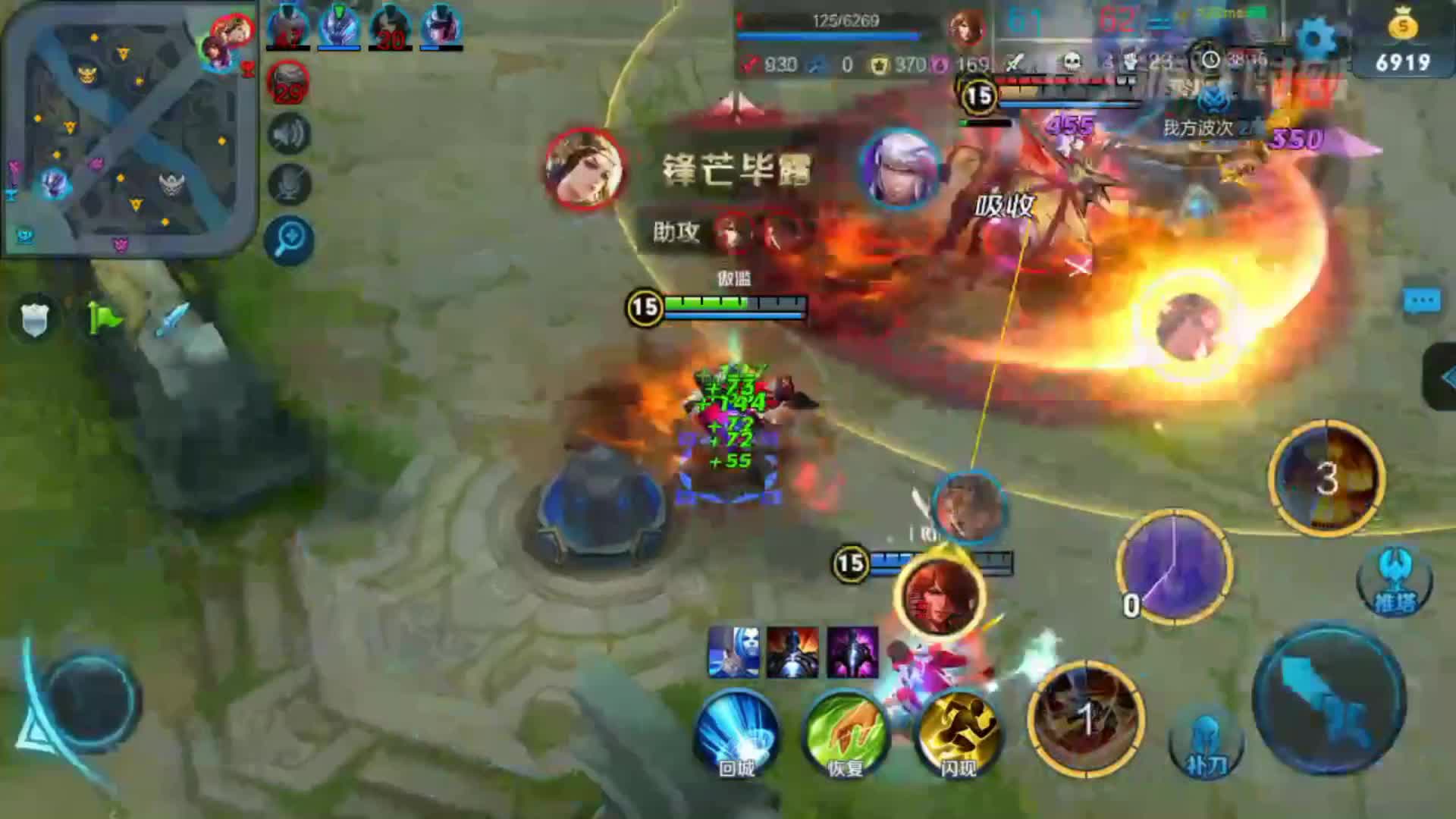Viewport: 1456px width, 819px height.
Task: Cast the first skill on cooldown
Action: point(1086,717)
